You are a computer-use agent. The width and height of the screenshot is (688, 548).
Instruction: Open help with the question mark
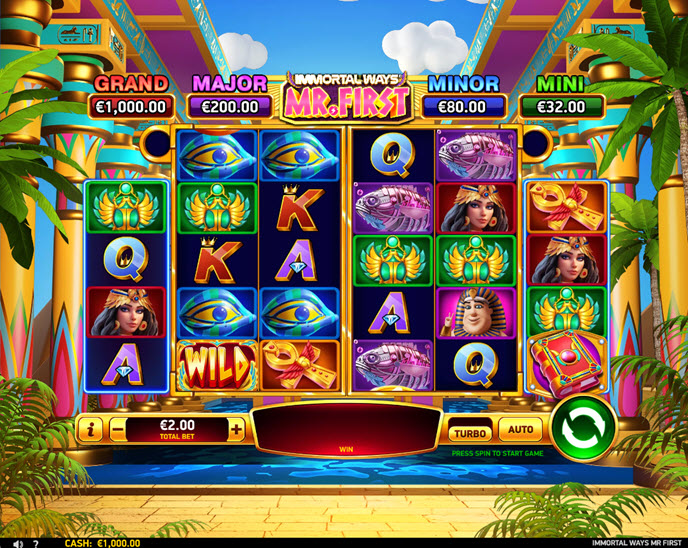pos(36,543)
